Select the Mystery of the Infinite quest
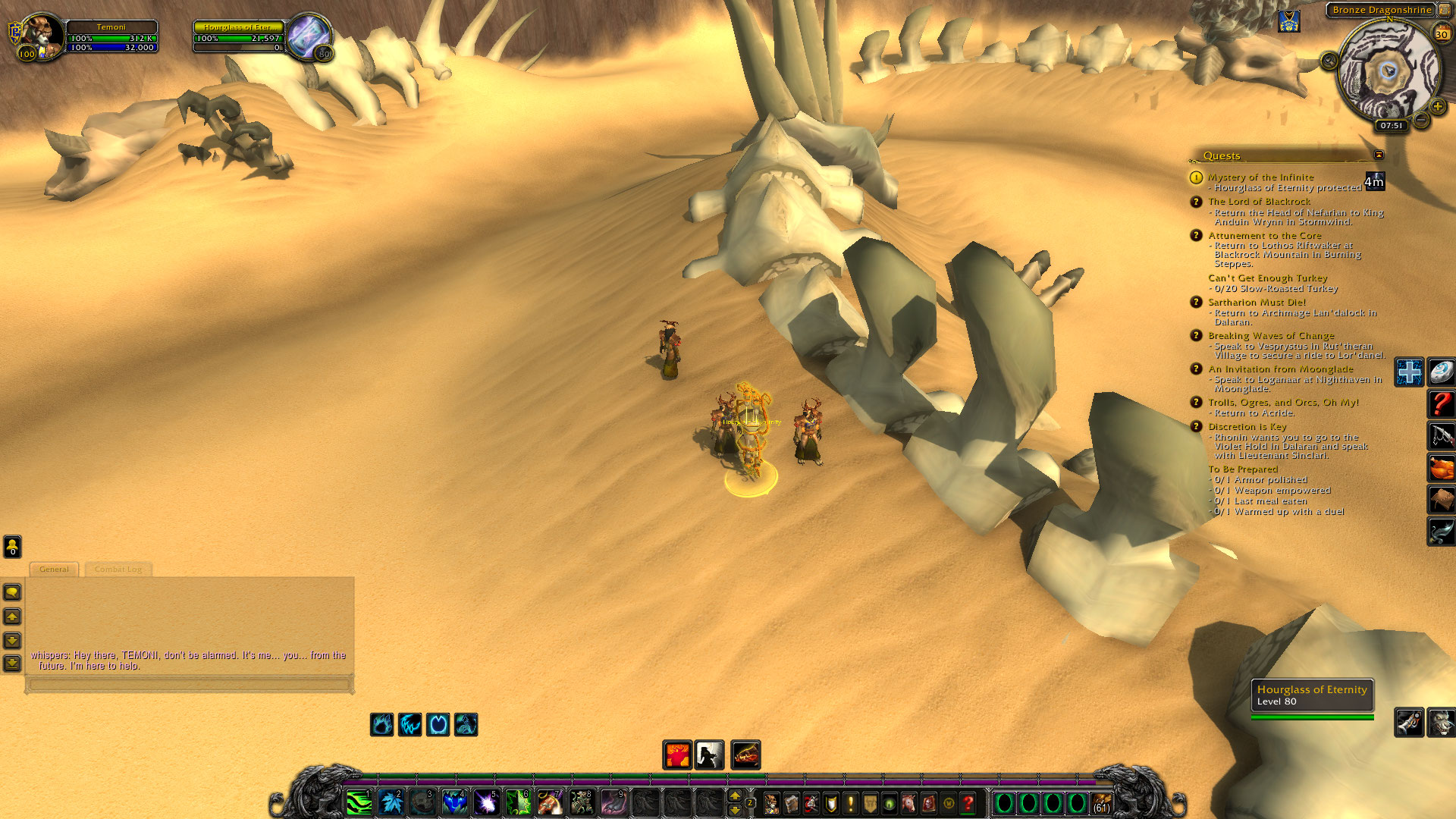 click(x=1260, y=177)
